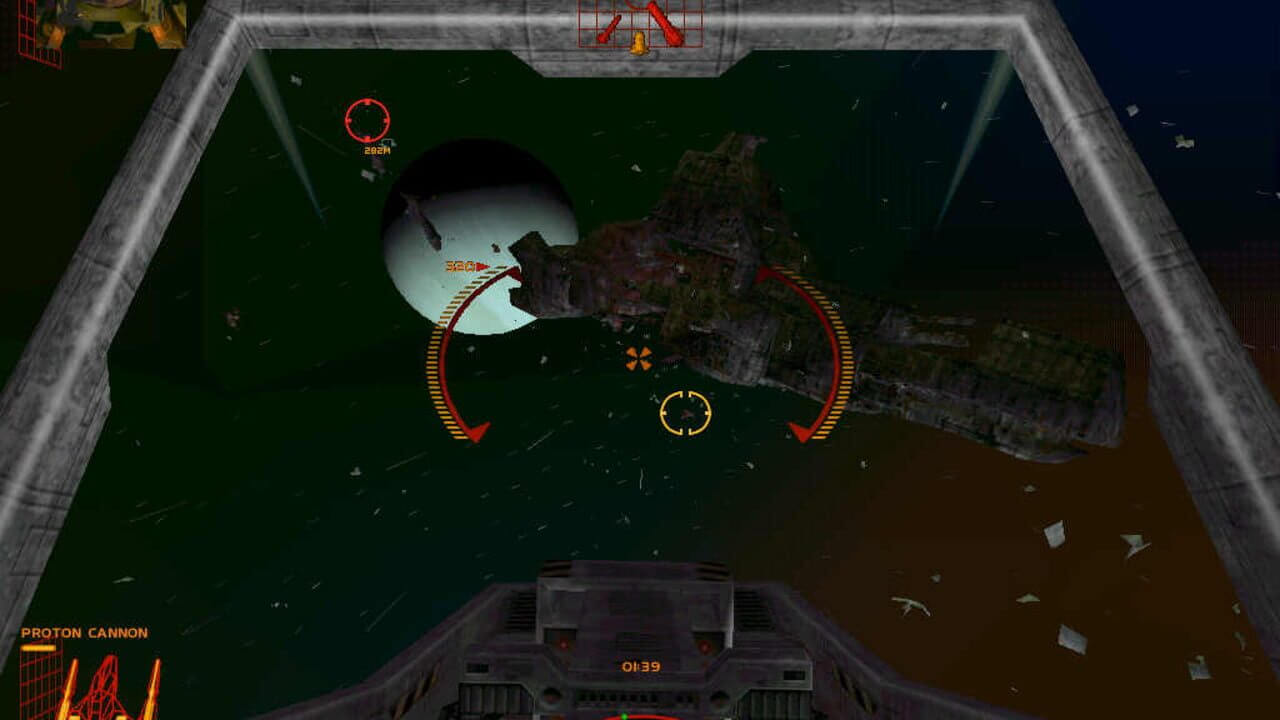This screenshot has width=1280, height=720.
Task: Click the red target lock marker
Action: (368, 120)
